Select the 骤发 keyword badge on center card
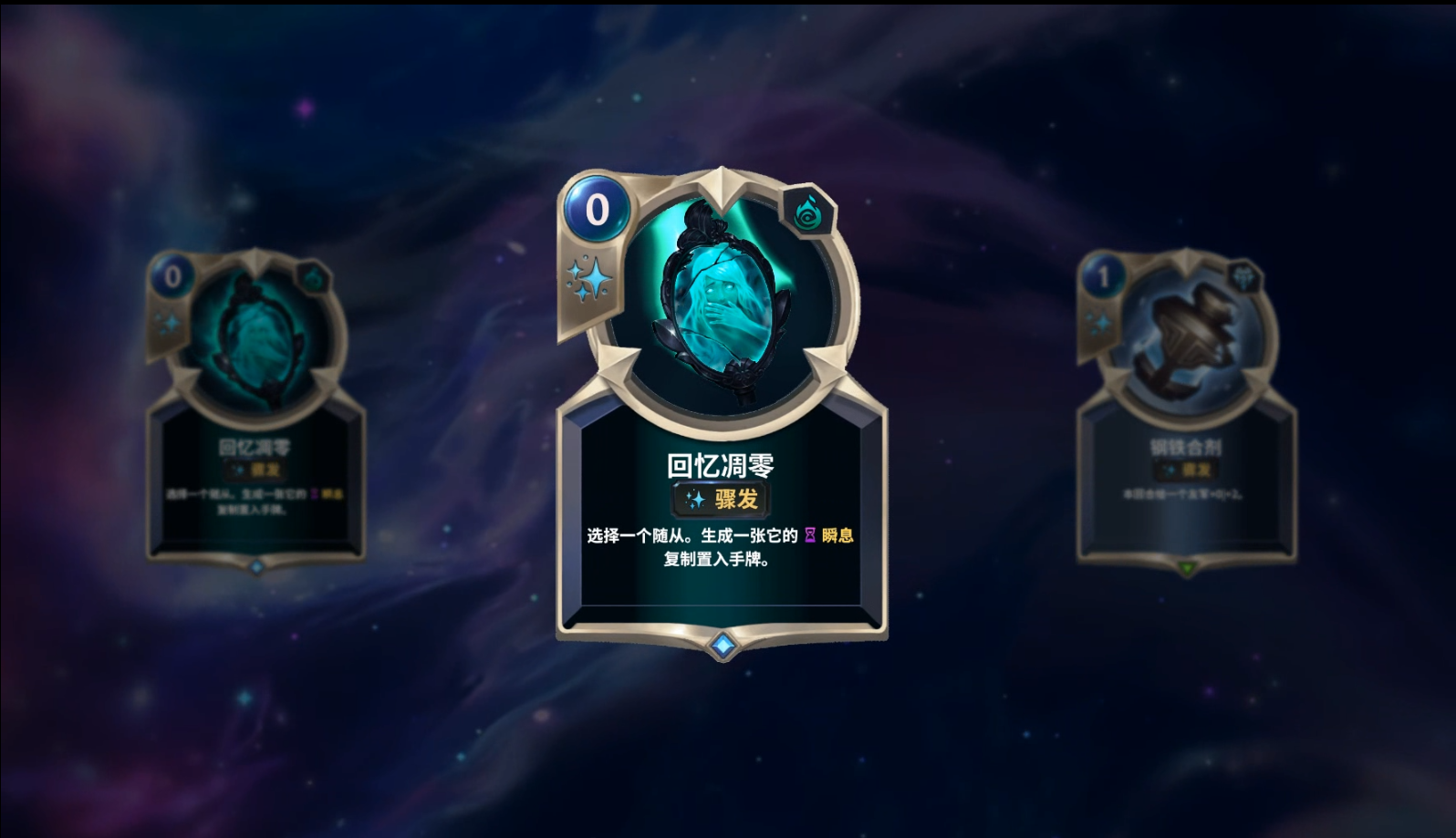1456x838 pixels. [721, 497]
